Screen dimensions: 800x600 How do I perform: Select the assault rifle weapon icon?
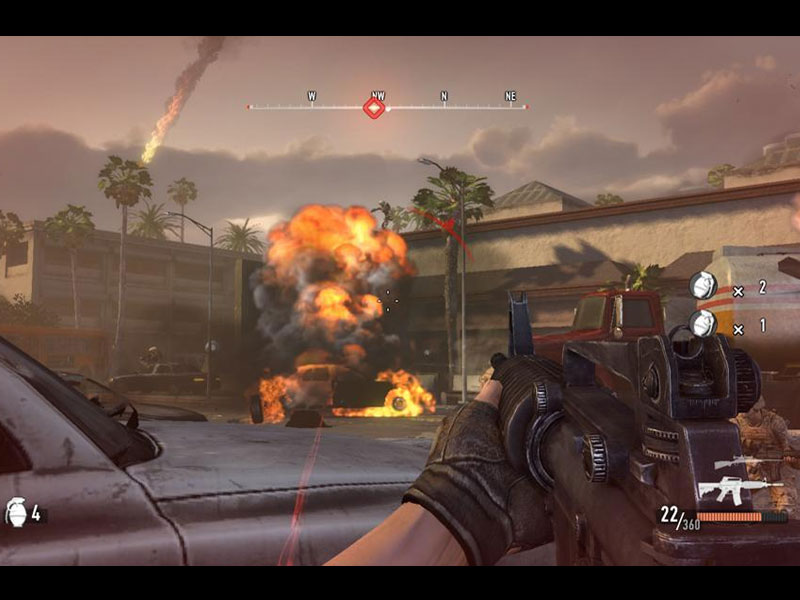point(738,488)
